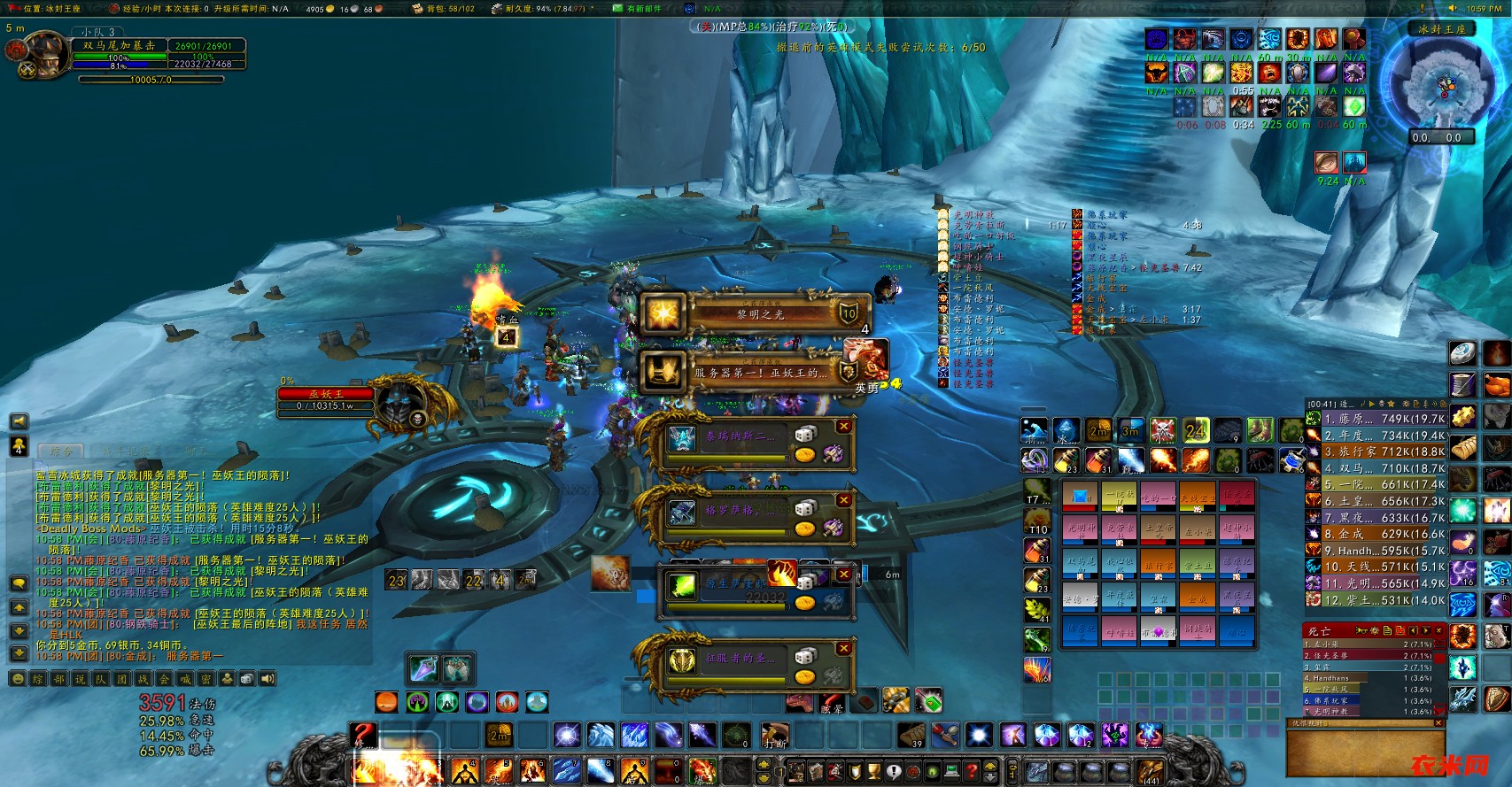
Task: Select 金成 in the raid grid
Action: point(1198,598)
